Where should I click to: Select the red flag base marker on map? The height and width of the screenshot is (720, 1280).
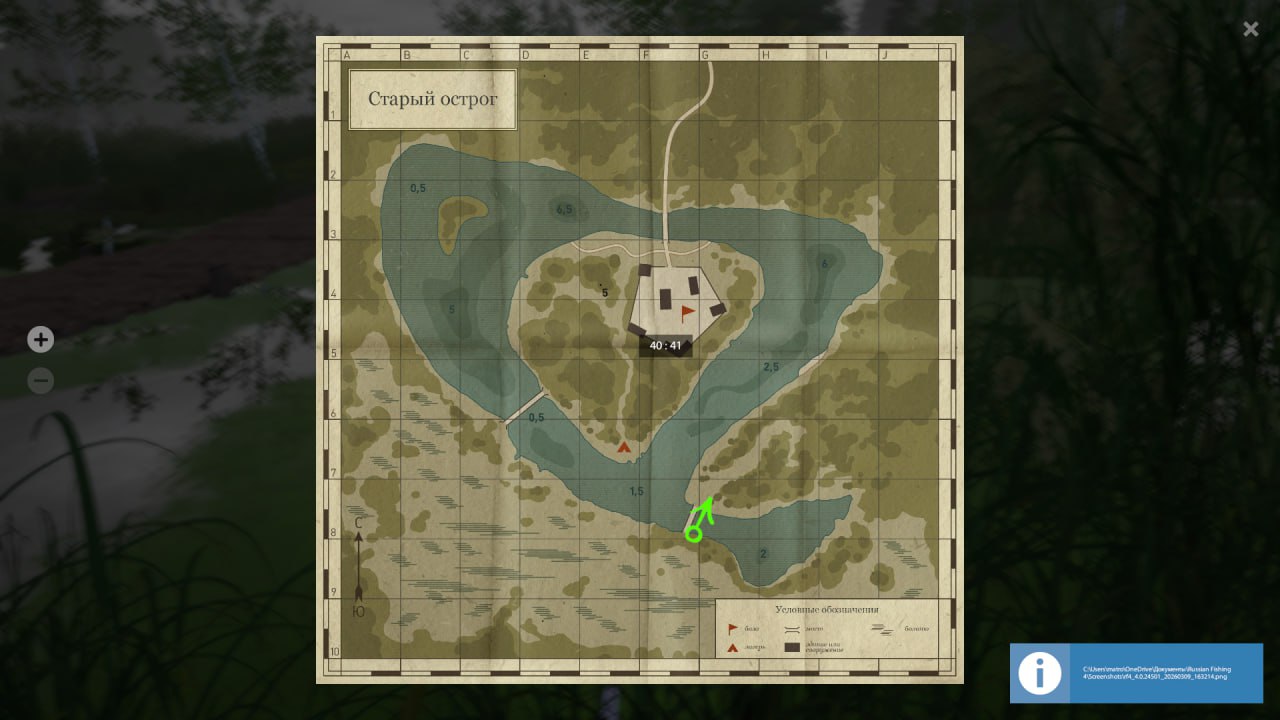[687, 312]
